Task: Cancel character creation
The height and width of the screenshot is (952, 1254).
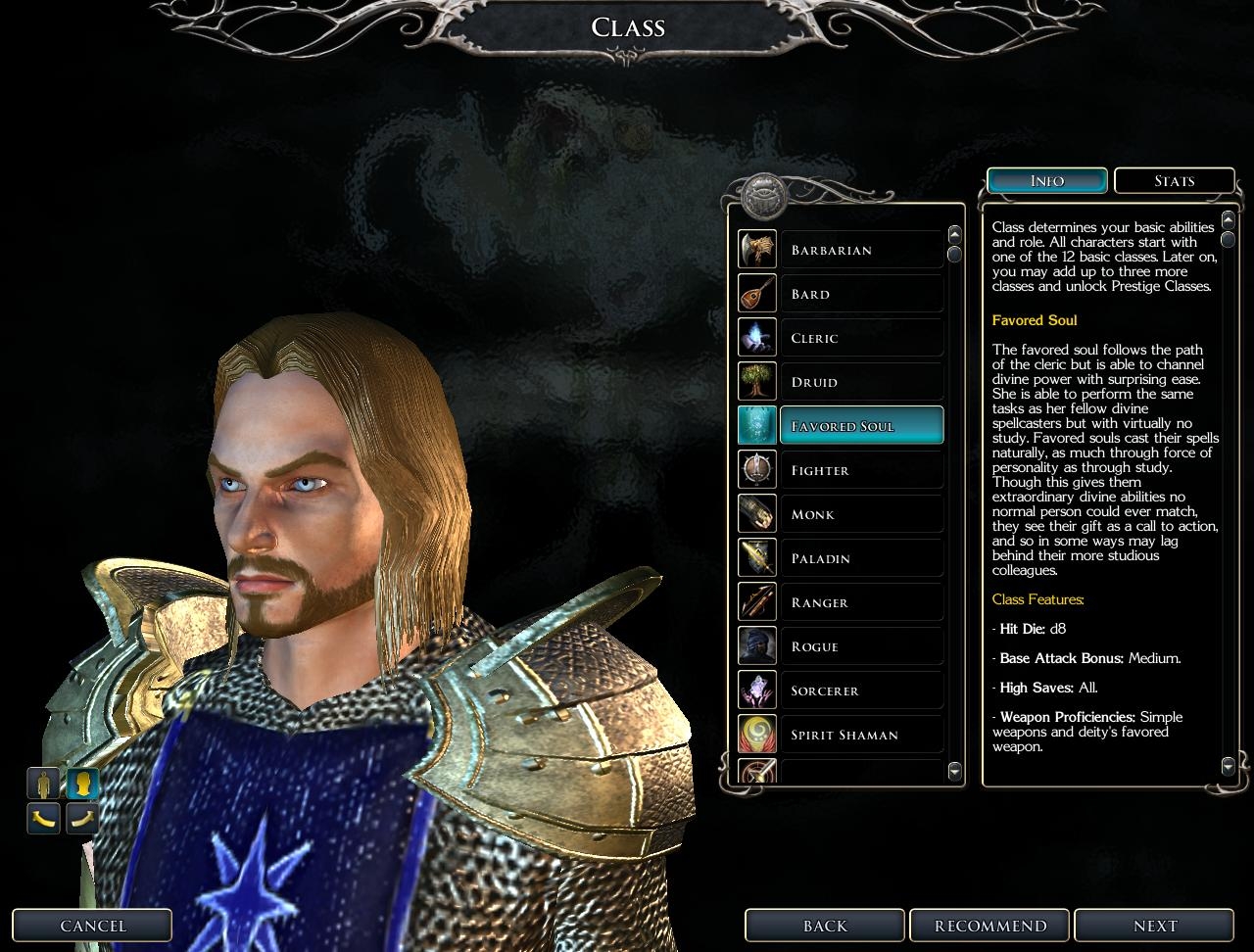Action: click(92, 926)
